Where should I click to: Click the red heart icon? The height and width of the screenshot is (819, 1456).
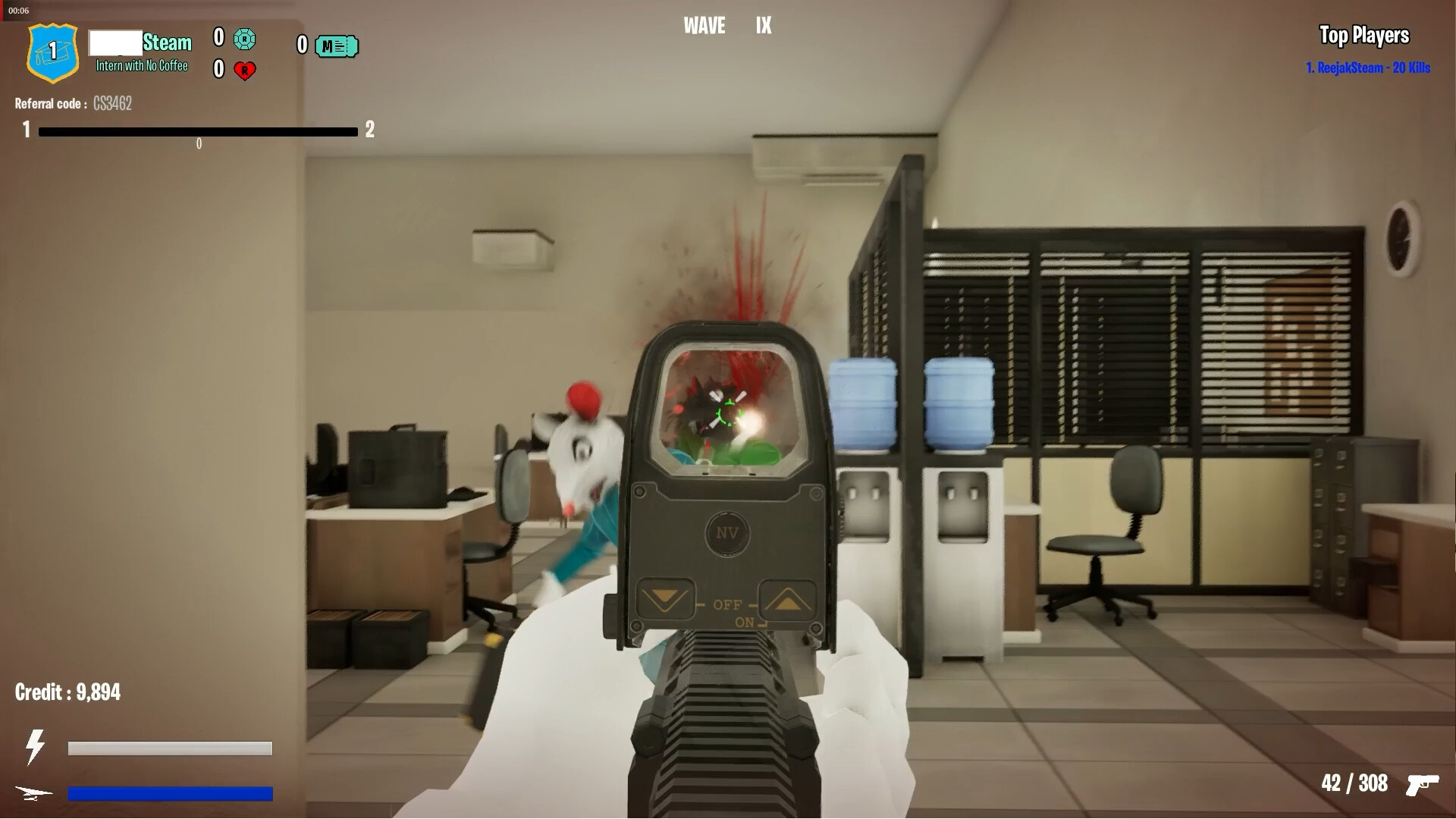pyautogui.click(x=244, y=71)
